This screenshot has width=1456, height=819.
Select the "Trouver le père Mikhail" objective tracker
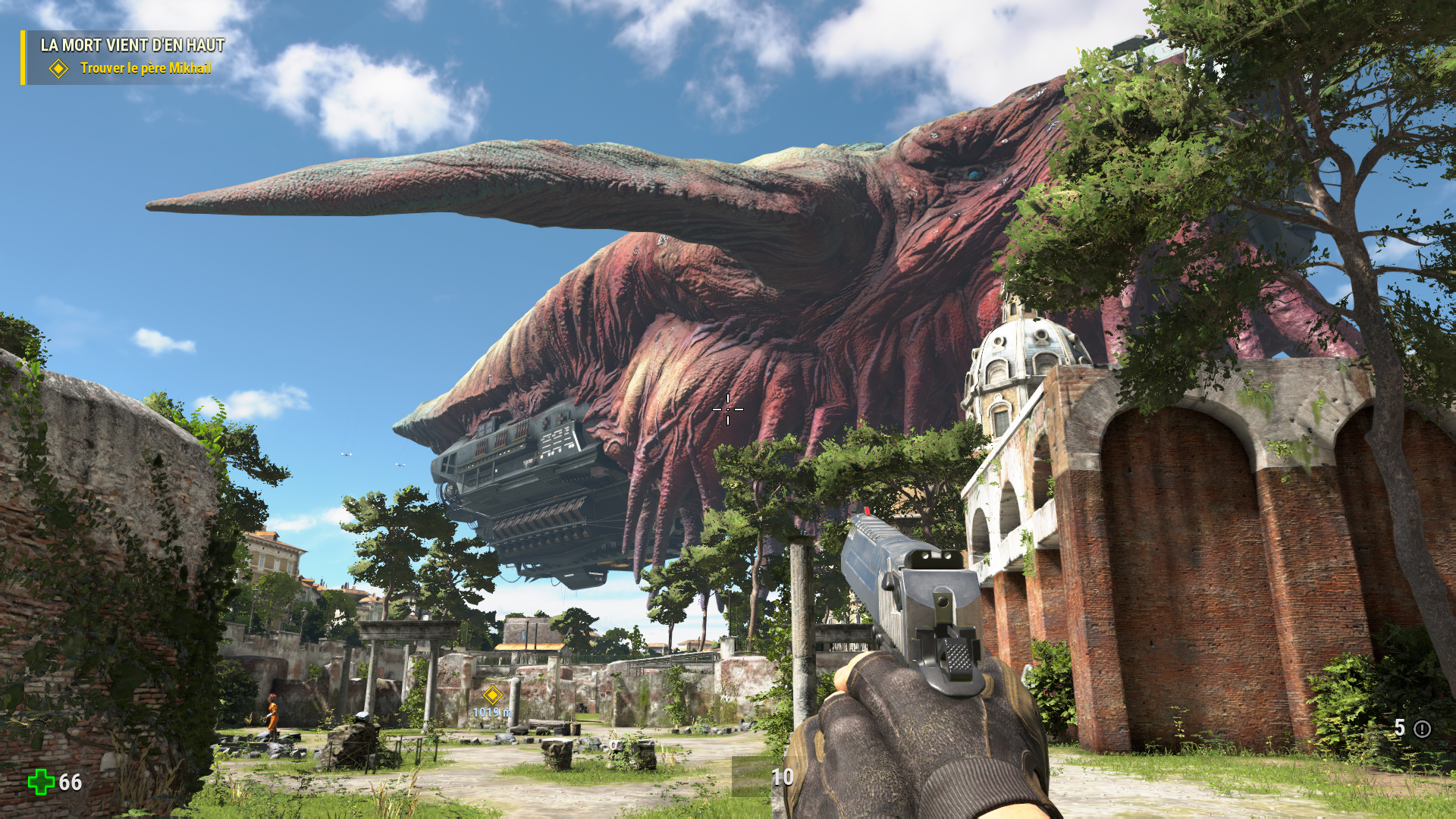[x=145, y=68]
